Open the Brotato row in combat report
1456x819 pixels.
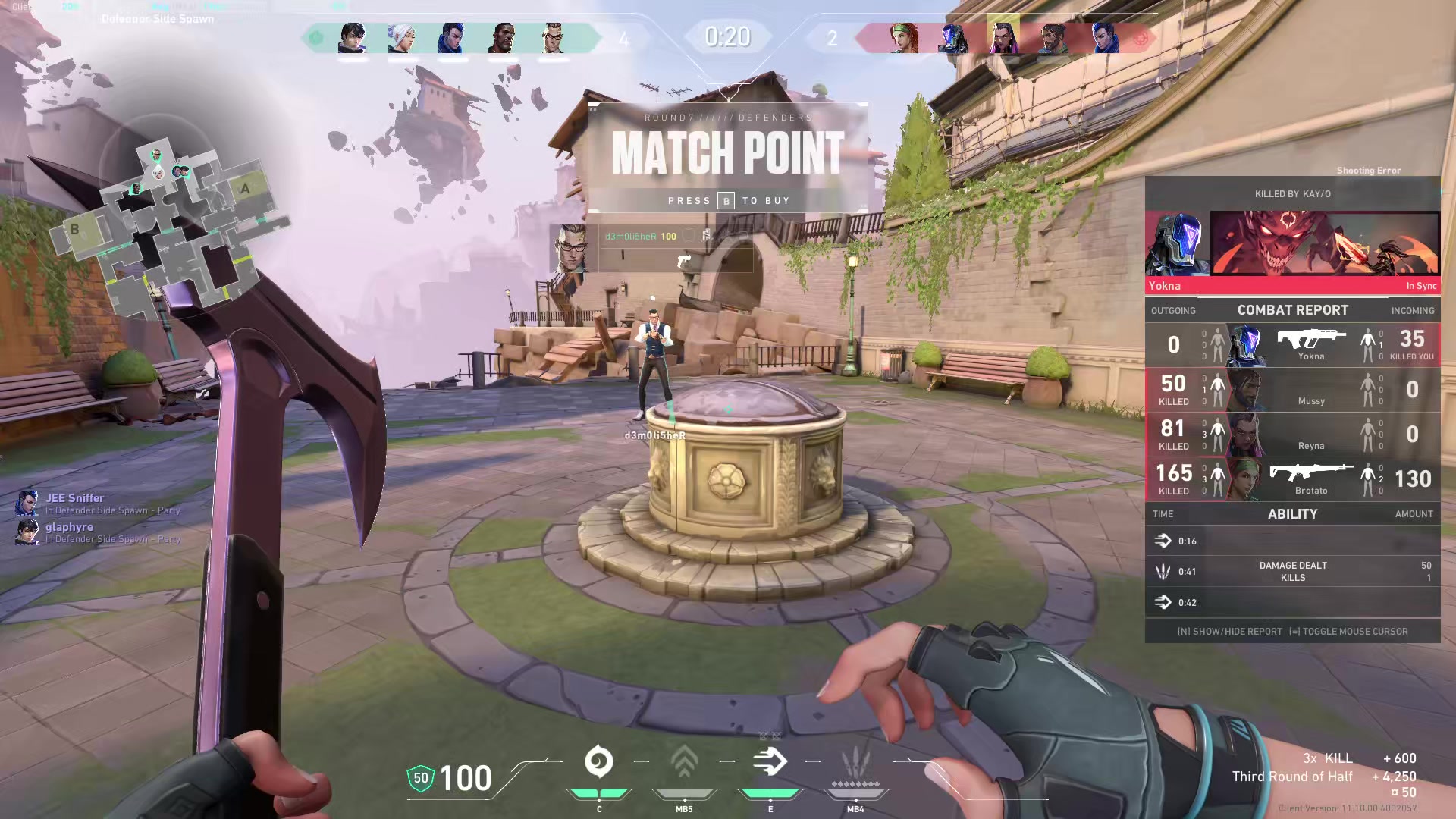pos(1292,479)
